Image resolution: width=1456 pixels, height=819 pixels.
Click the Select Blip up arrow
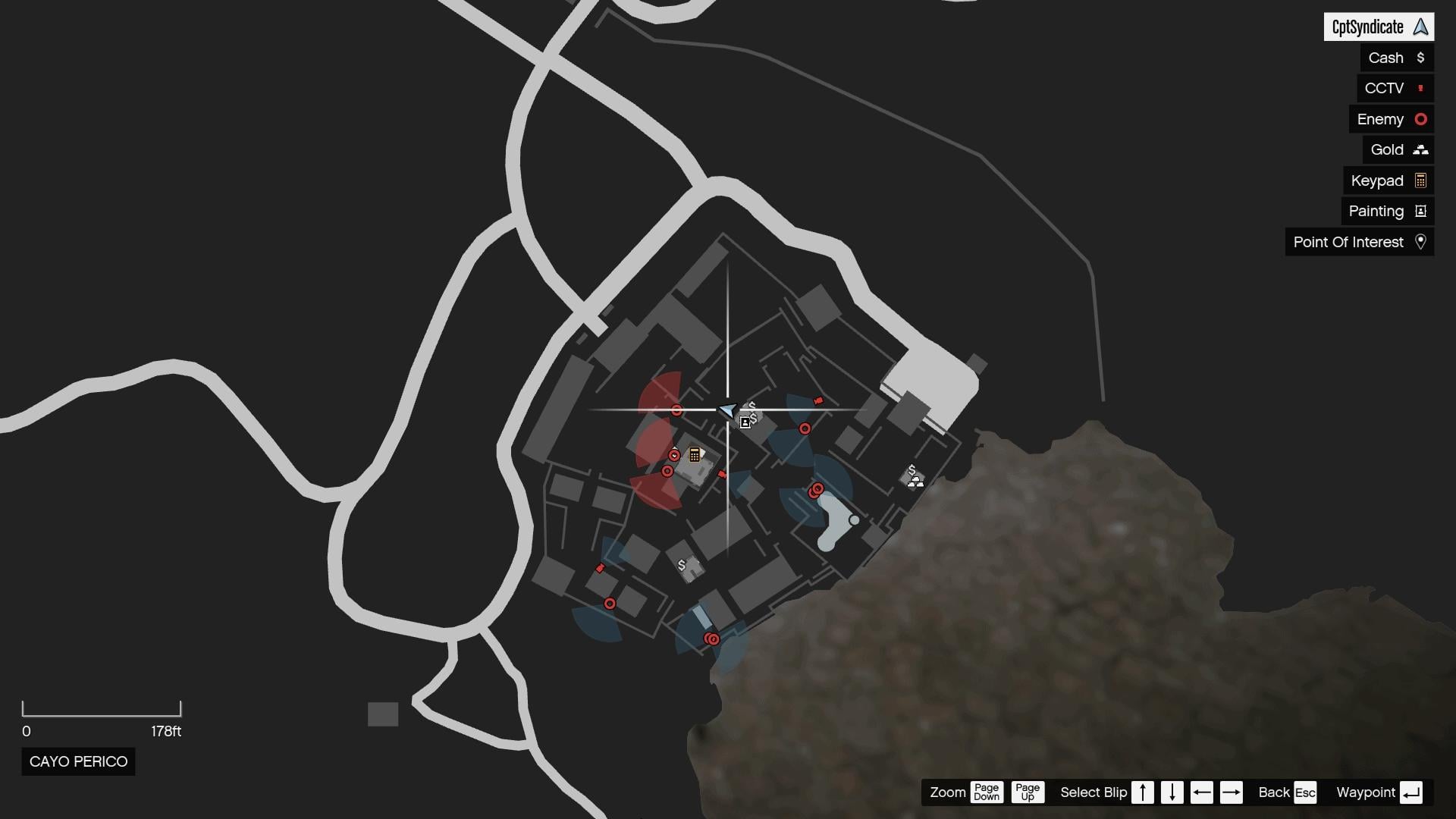tap(1143, 792)
